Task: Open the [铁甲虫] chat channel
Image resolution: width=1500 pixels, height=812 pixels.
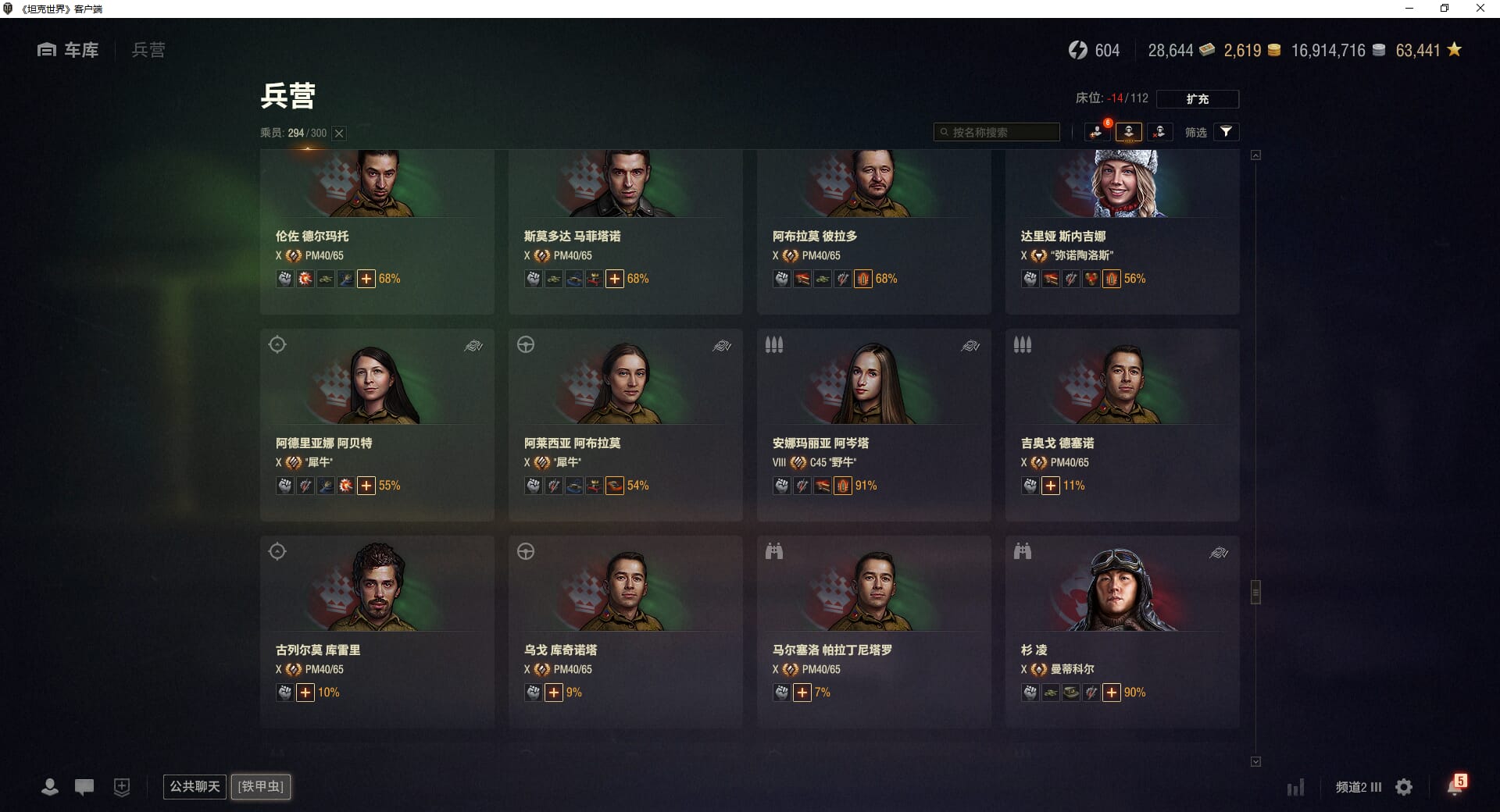Action: [261, 786]
